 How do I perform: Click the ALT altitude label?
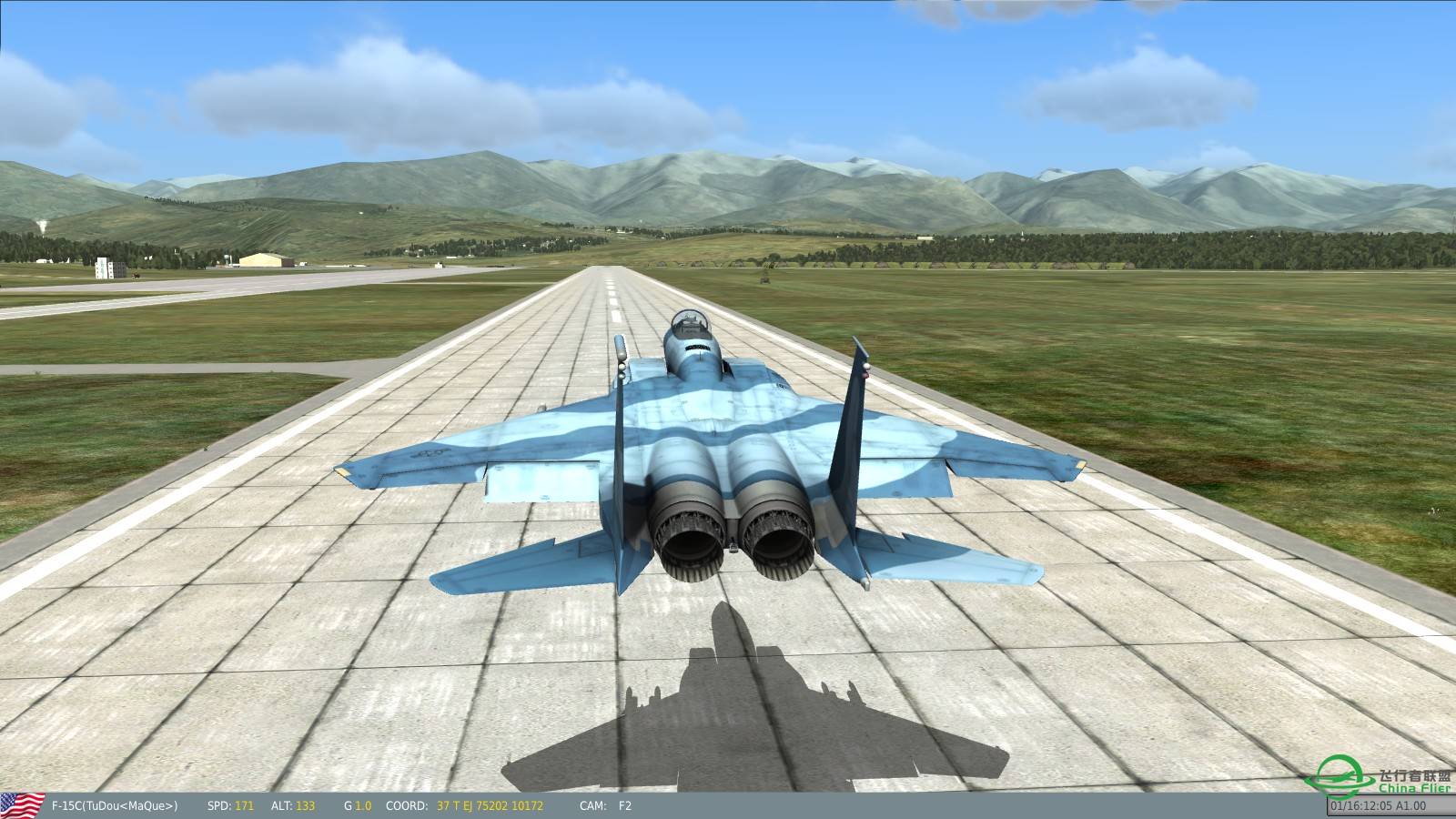click(280, 805)
